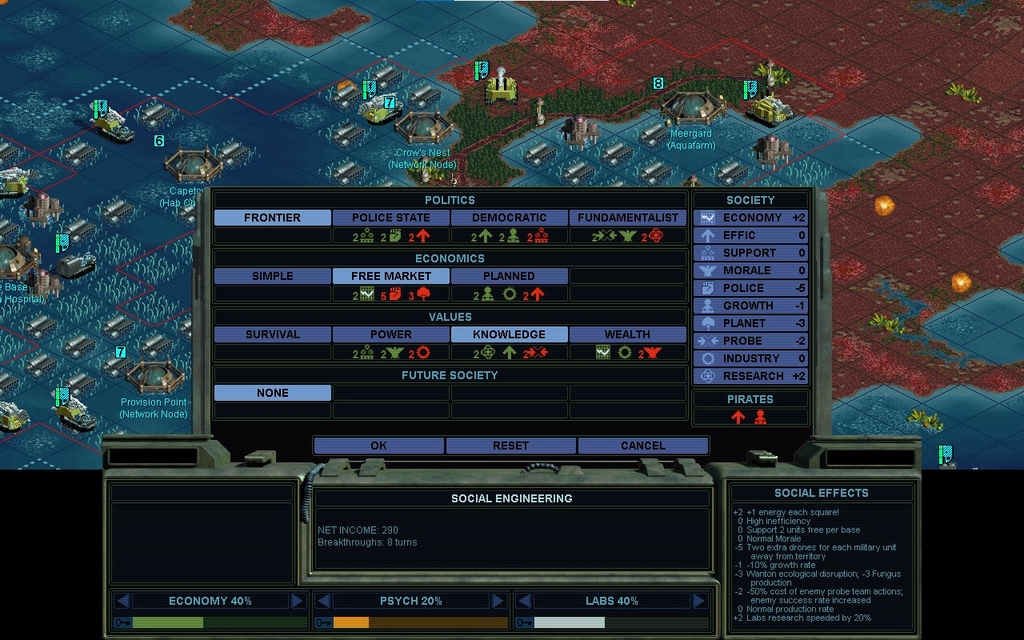
Task: Increase Labs allocation with right arrow
Action: coord(697,601)
